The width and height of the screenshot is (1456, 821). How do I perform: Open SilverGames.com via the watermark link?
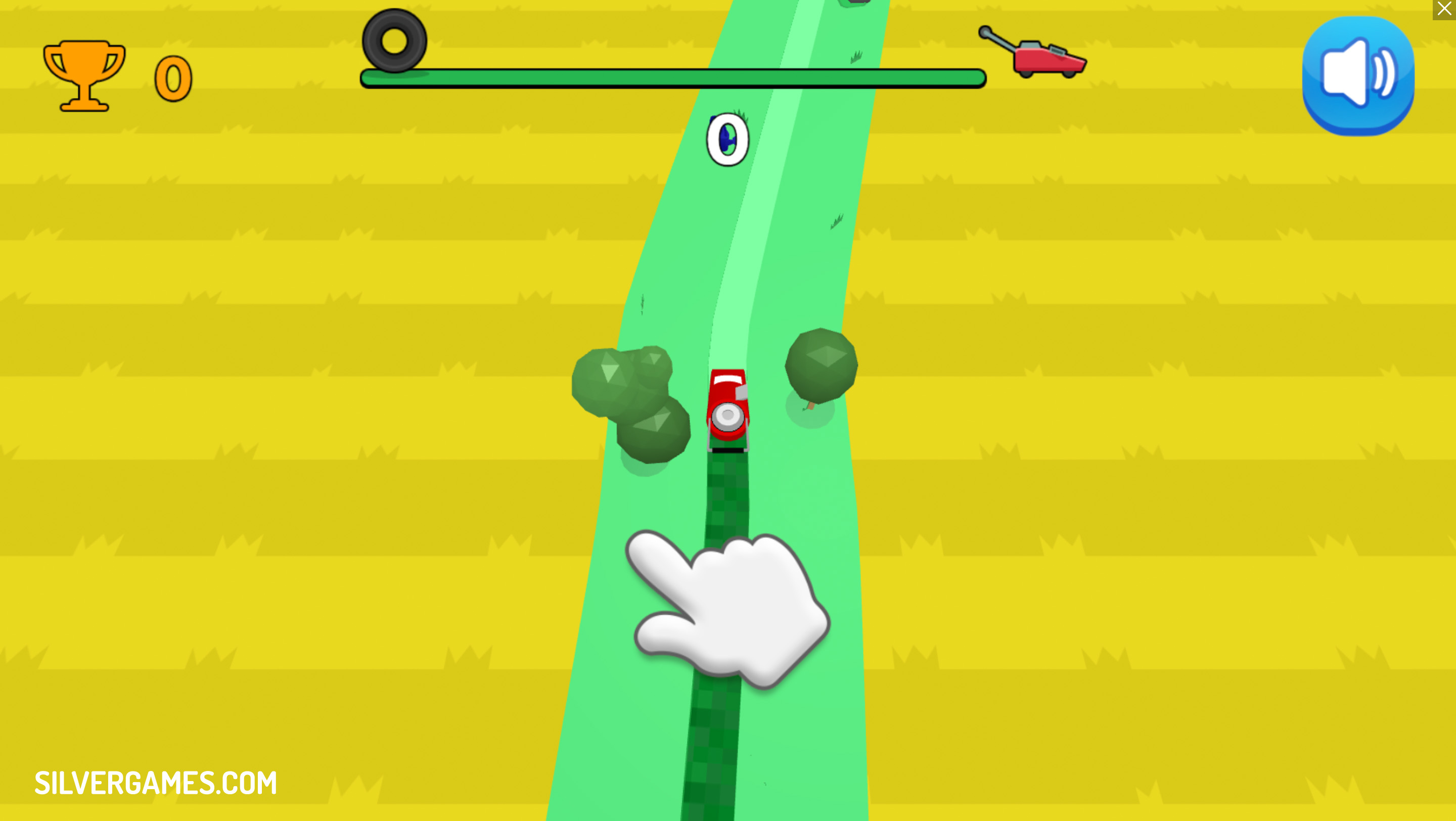(x=154, y=782)
